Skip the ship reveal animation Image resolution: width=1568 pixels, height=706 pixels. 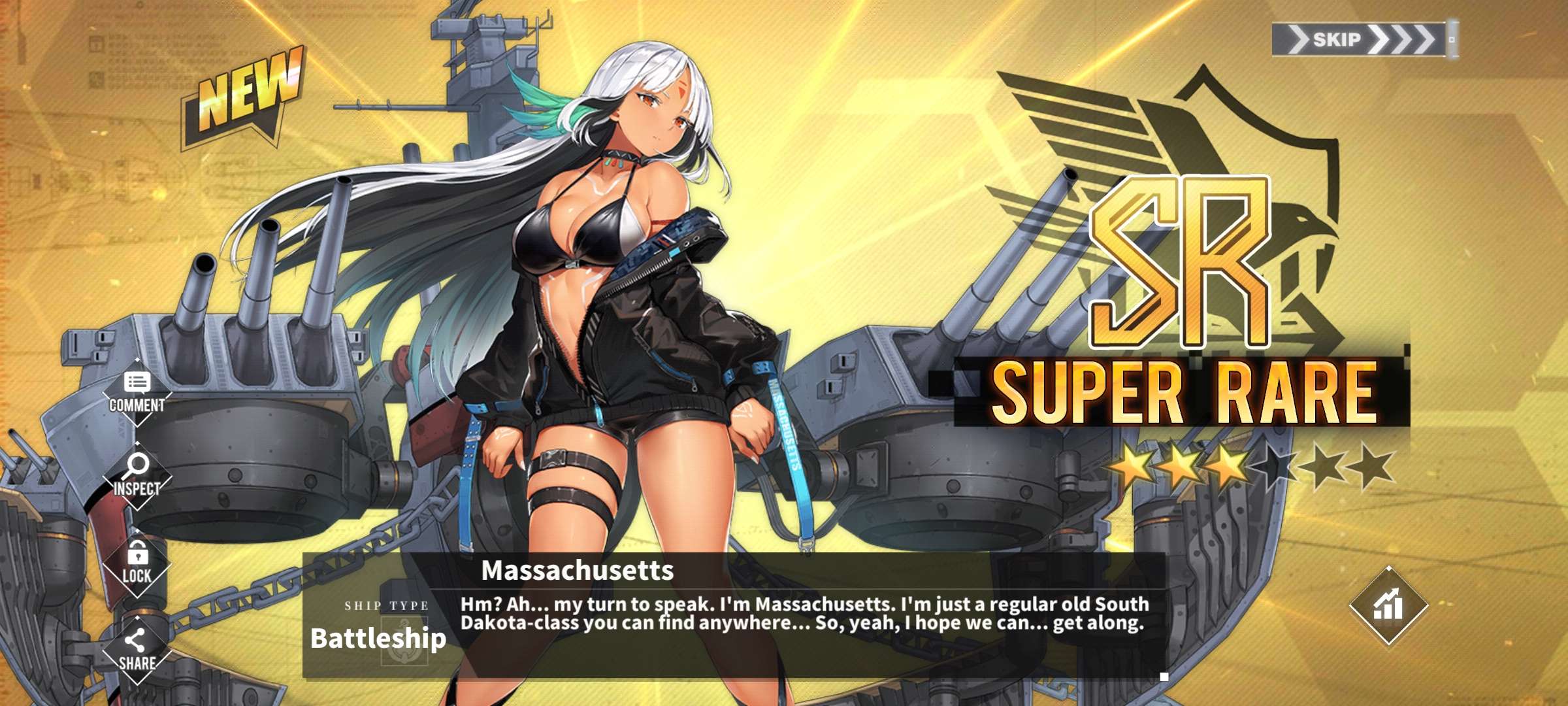(x=1362, y=39)
